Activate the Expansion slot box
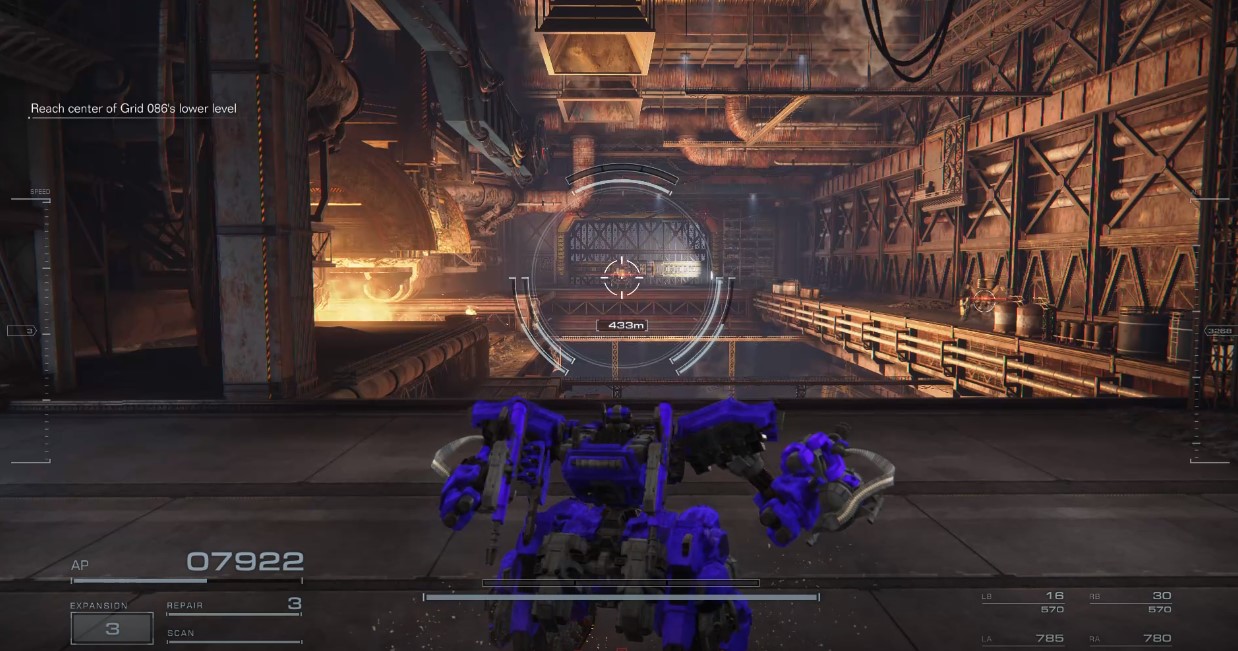Screen dimensions: 1238x651 112,628
